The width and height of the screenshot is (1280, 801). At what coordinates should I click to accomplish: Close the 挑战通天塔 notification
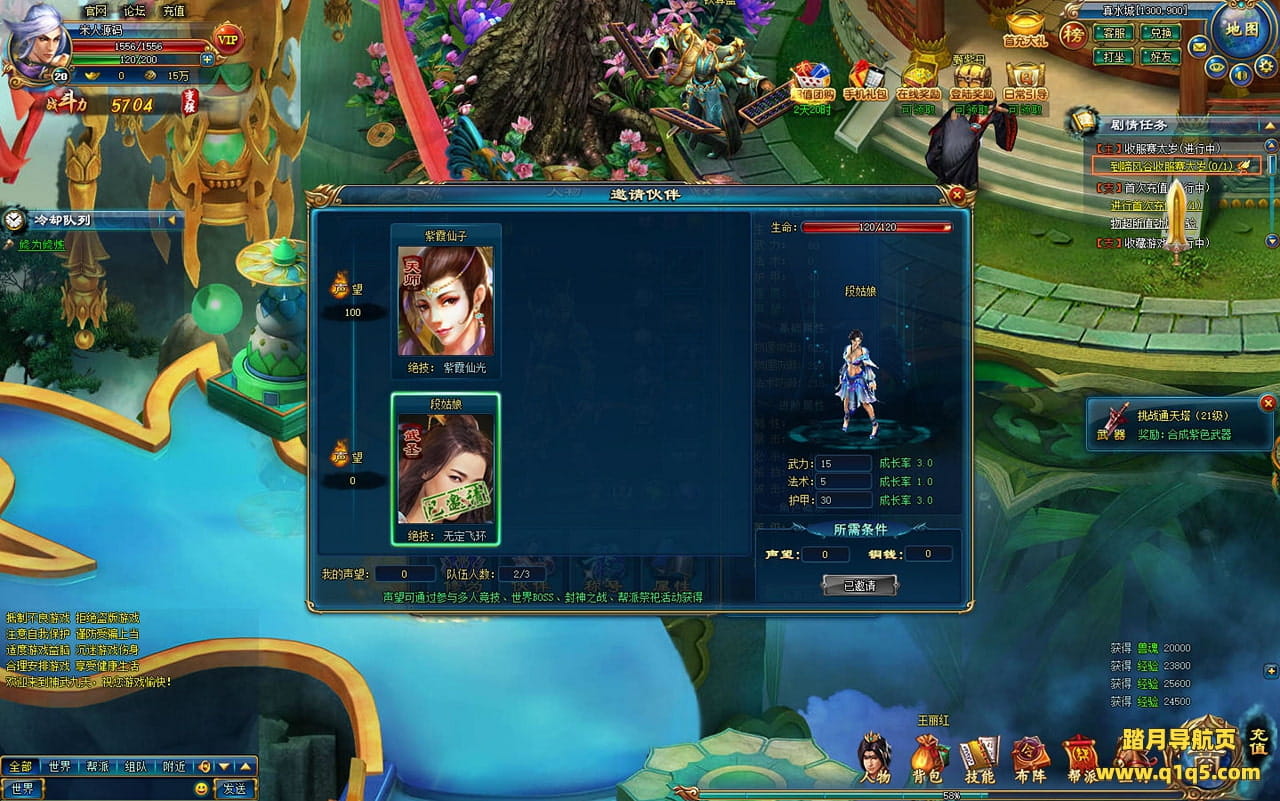click(x=1268, y=404)
